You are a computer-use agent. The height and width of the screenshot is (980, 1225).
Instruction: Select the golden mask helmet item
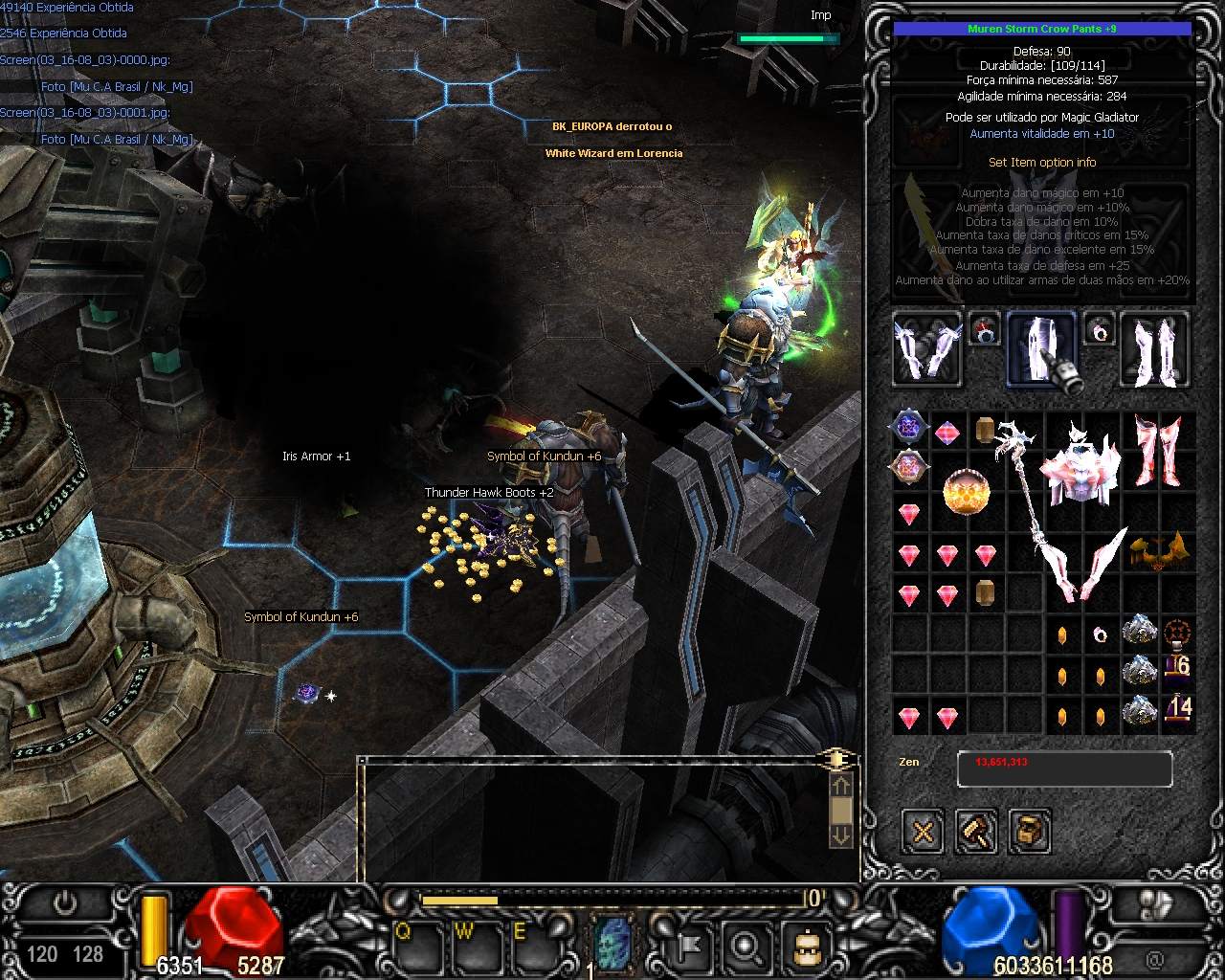(x=1158, y=552)
